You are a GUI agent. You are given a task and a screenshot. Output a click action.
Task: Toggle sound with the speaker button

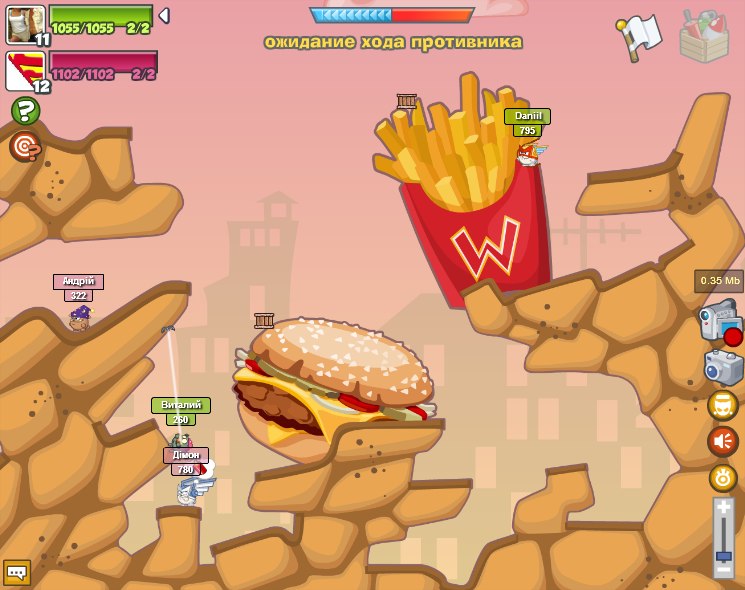pos(722,441)
